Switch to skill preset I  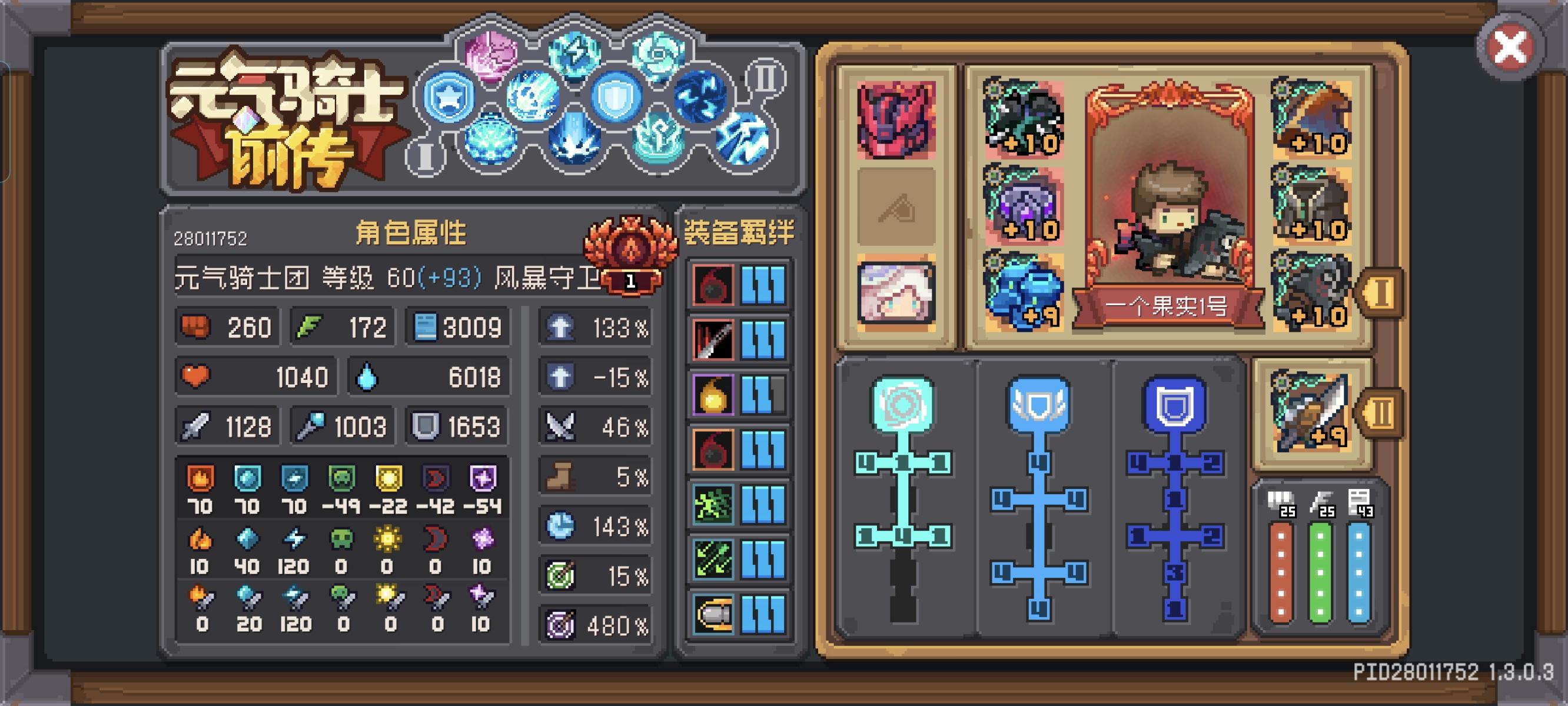point(426,154)
